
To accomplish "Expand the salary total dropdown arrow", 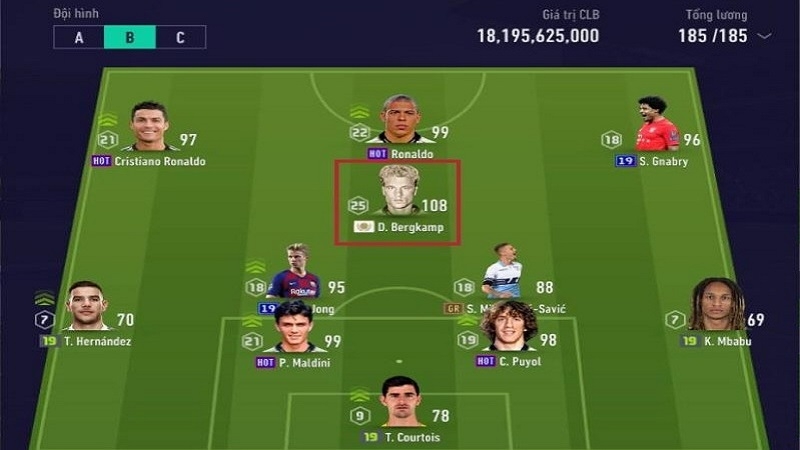I will [765, 36].
